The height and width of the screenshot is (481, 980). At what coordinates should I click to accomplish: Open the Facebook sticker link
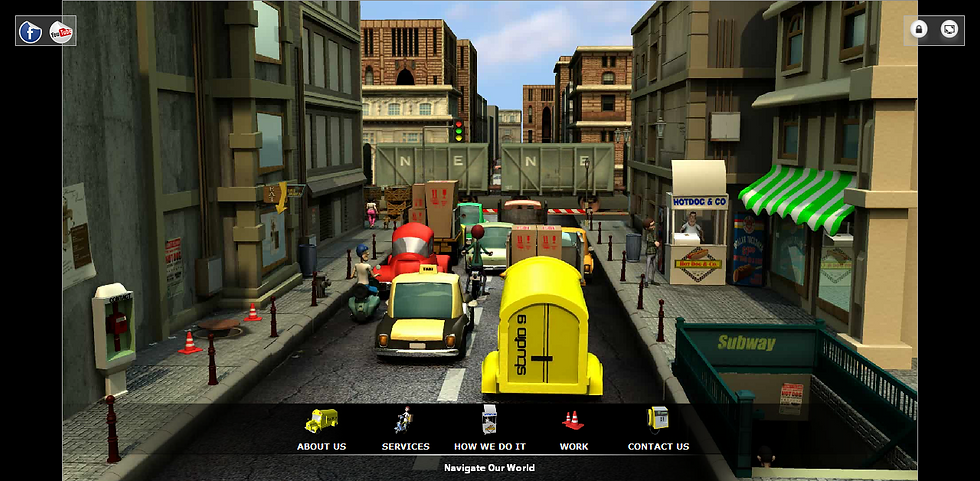coord(31,32)
